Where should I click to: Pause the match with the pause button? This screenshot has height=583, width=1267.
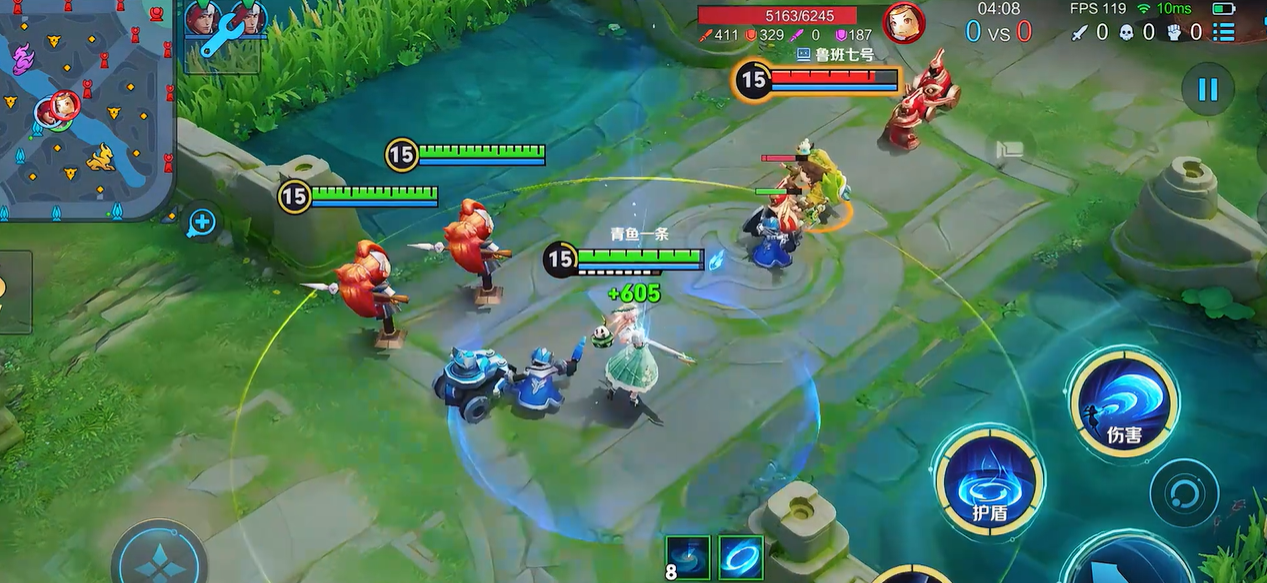coord(1208,89)
